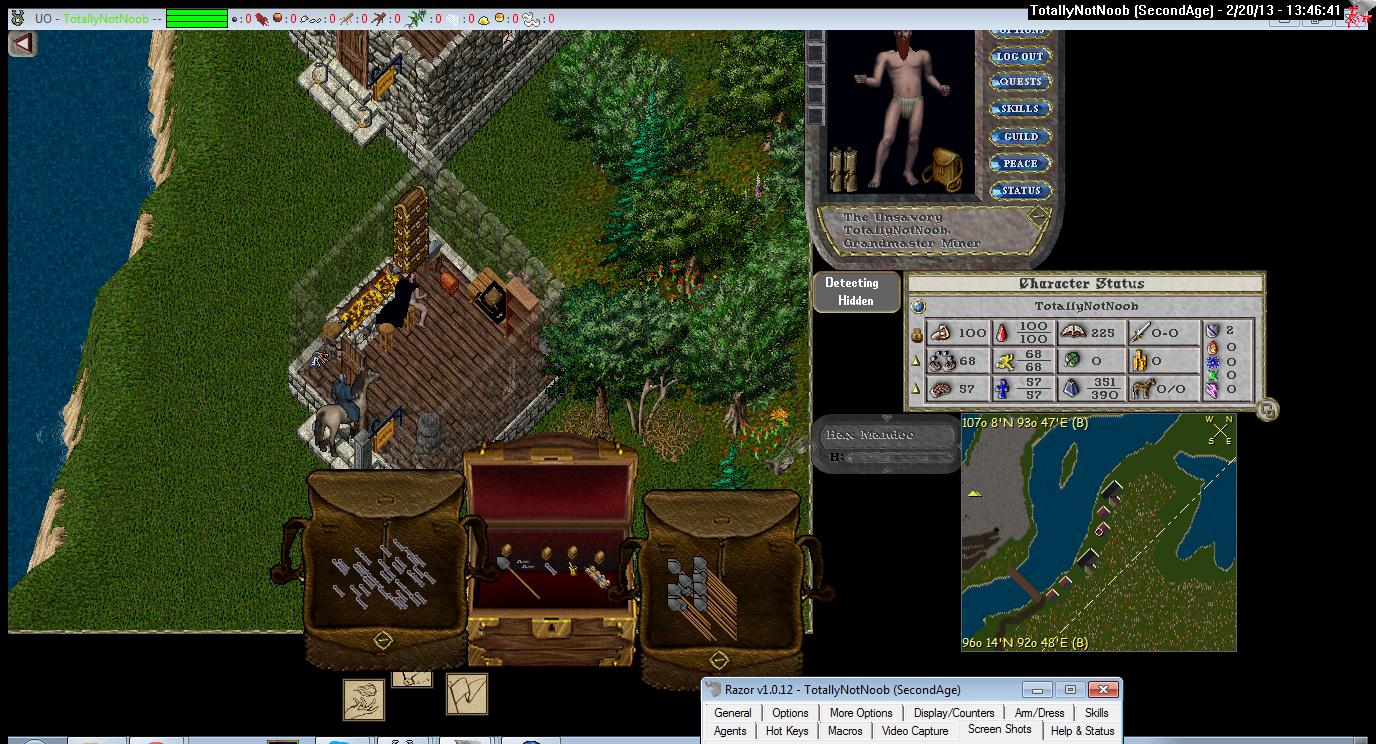Open the backpack on the paperdoll
Viewport: 1376px width, 744px height.
(942, 168)
